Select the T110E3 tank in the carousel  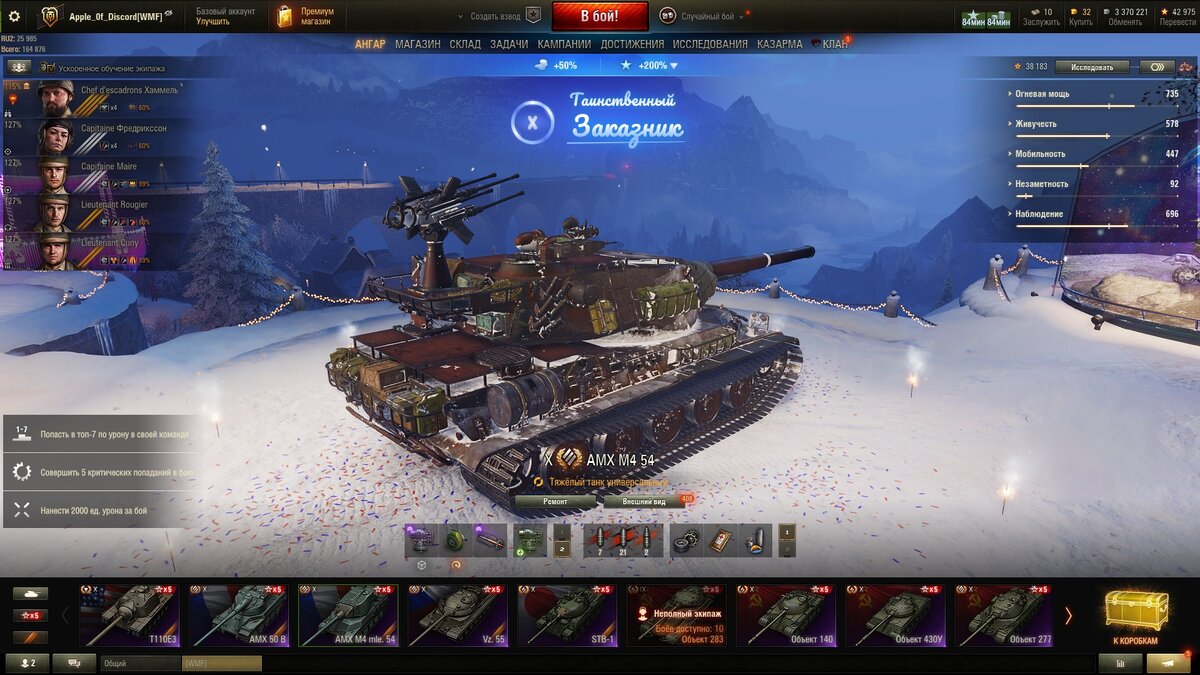click(x=130, y=616)
